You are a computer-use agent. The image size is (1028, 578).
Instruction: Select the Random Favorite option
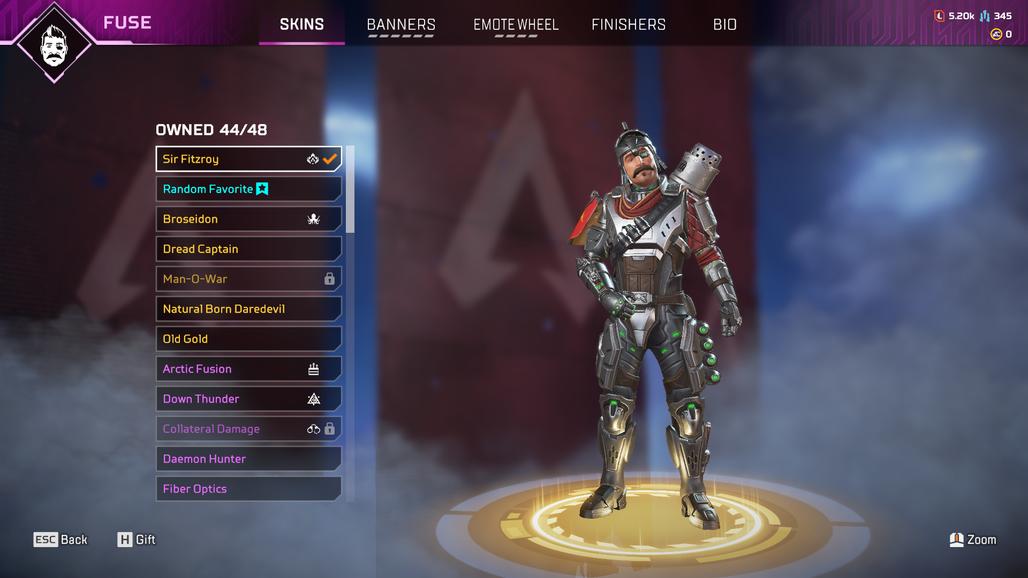coord(248,189)
